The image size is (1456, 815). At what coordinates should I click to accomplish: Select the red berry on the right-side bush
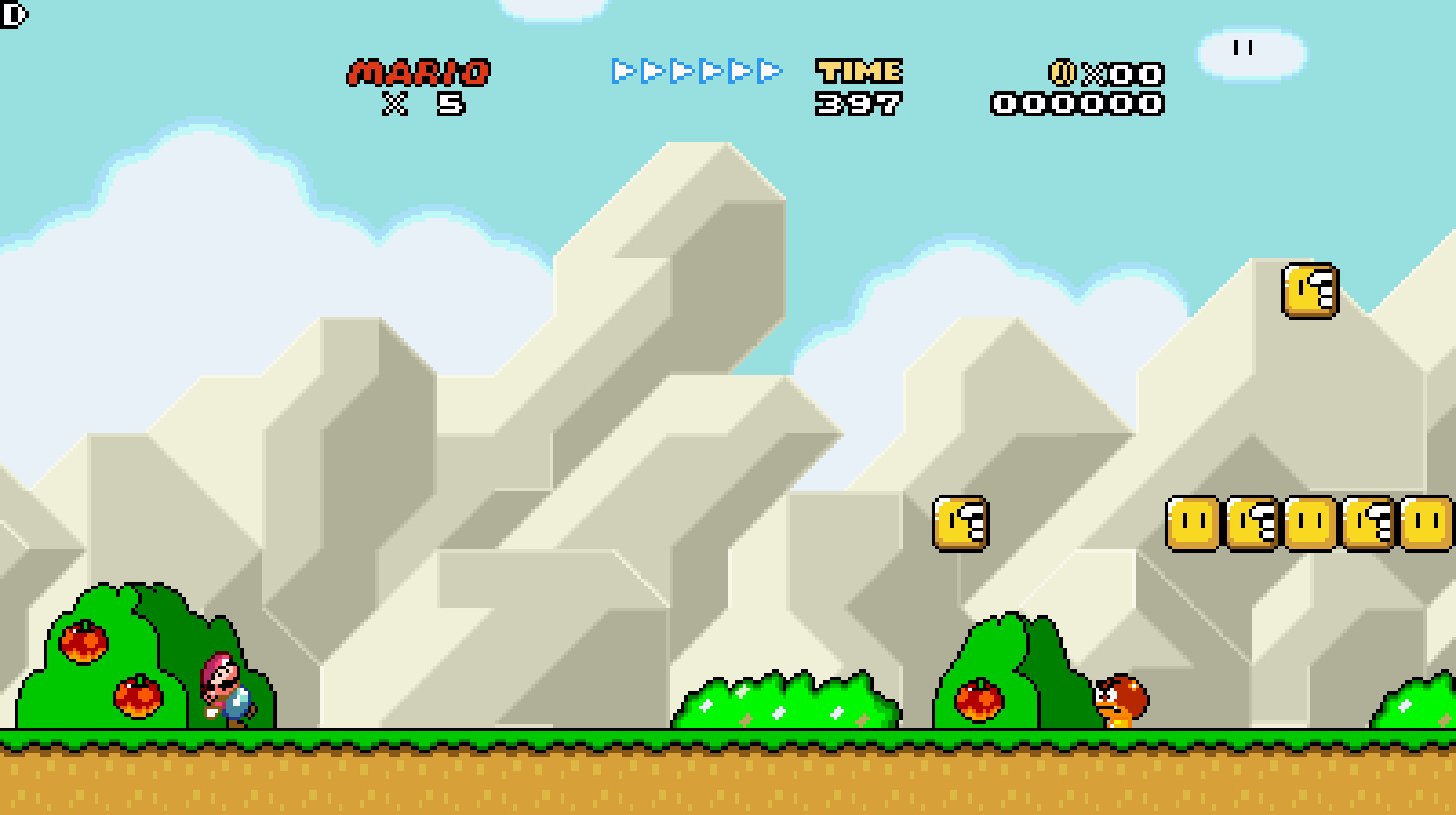point(981,702)
